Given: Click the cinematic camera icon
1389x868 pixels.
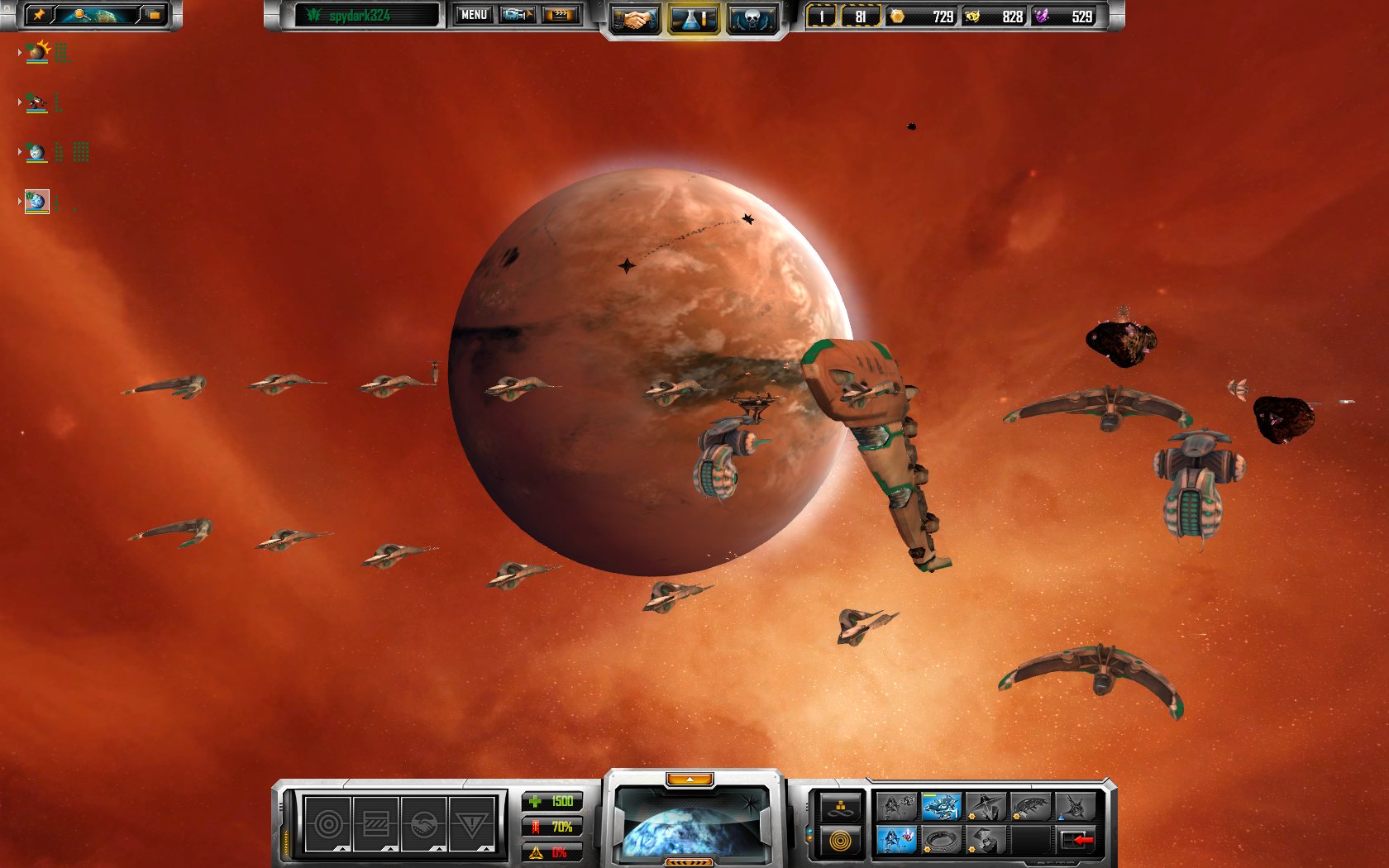Looking at the screenshot, I should [x=516, y=15].
